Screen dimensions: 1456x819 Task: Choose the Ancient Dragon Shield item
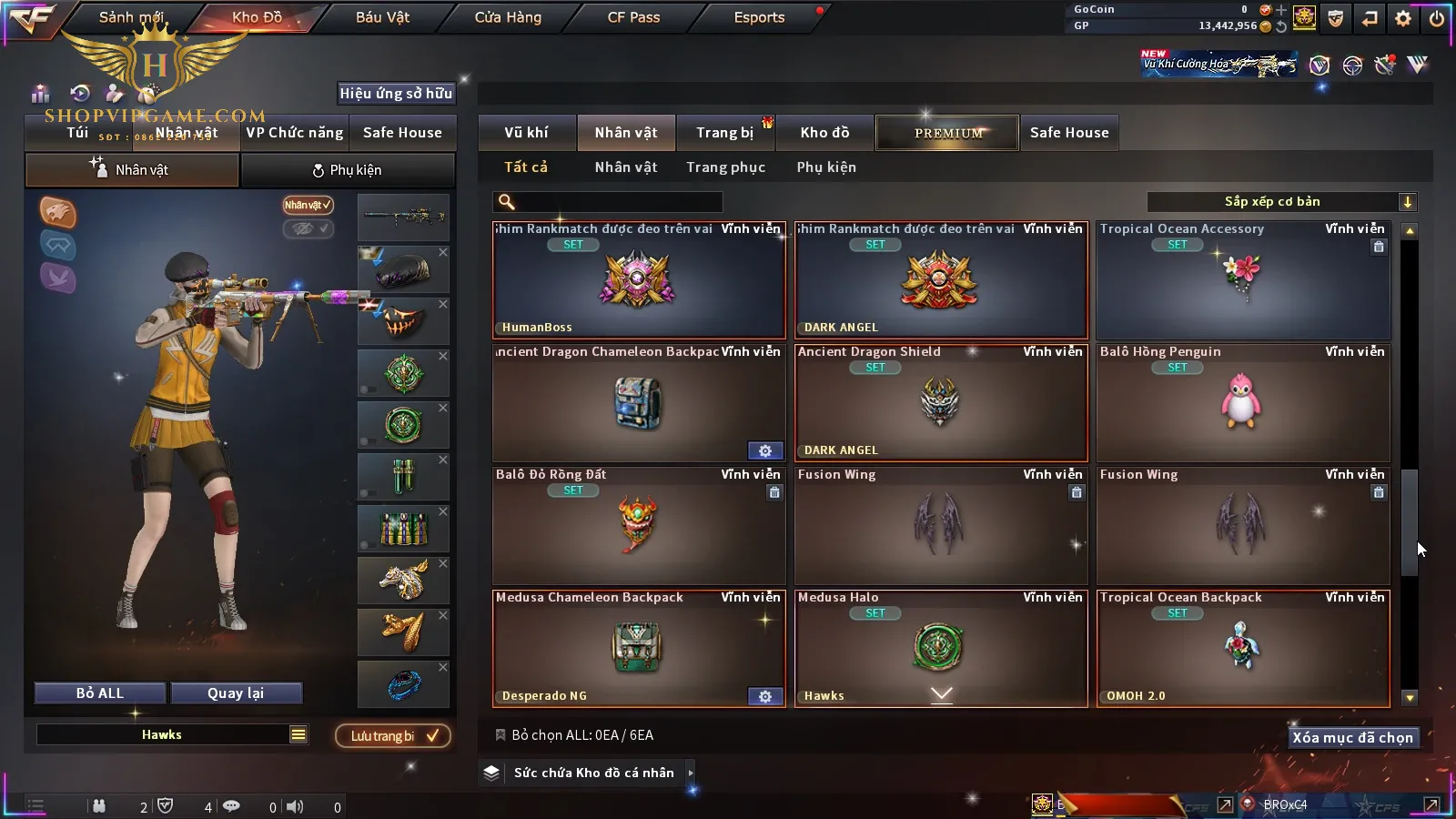coord(941,403)
